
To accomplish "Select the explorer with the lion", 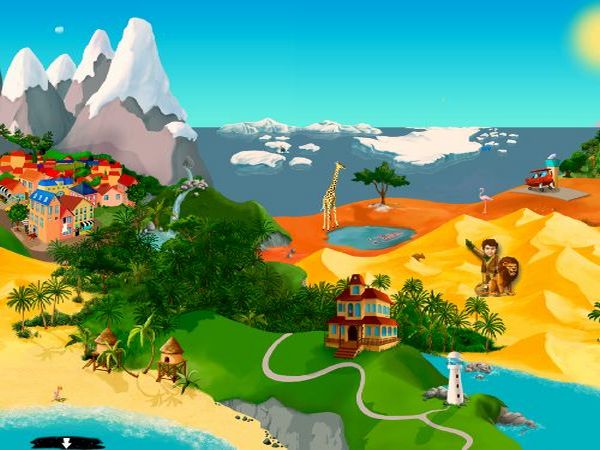I will pos(496,267).
